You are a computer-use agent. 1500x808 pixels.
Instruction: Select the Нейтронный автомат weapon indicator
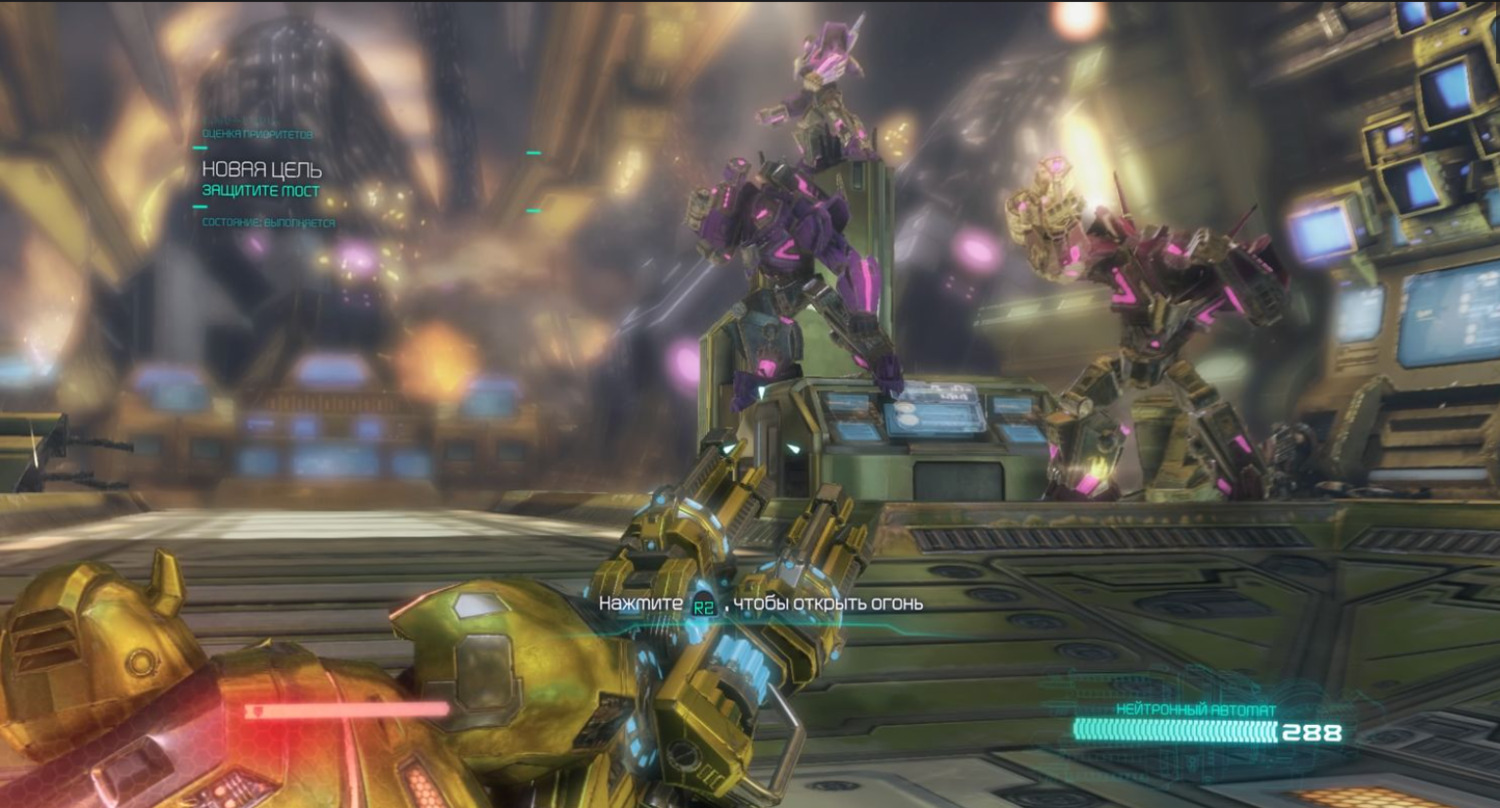click(1195, 710)
